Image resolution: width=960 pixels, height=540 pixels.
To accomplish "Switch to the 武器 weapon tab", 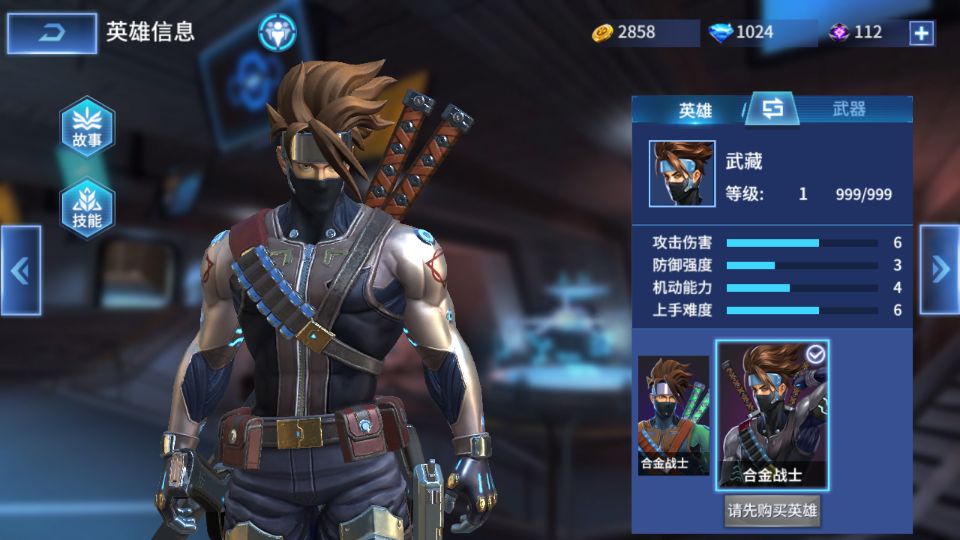I will point(849,110).
